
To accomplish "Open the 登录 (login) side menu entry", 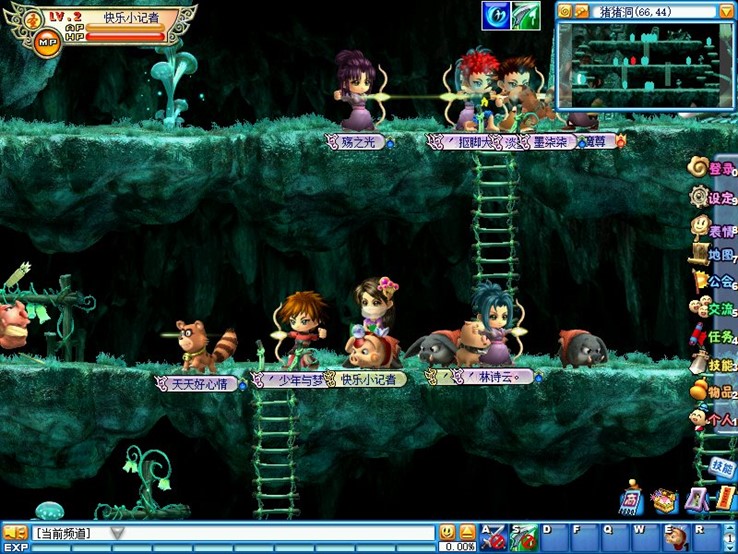I will point(714,169).
